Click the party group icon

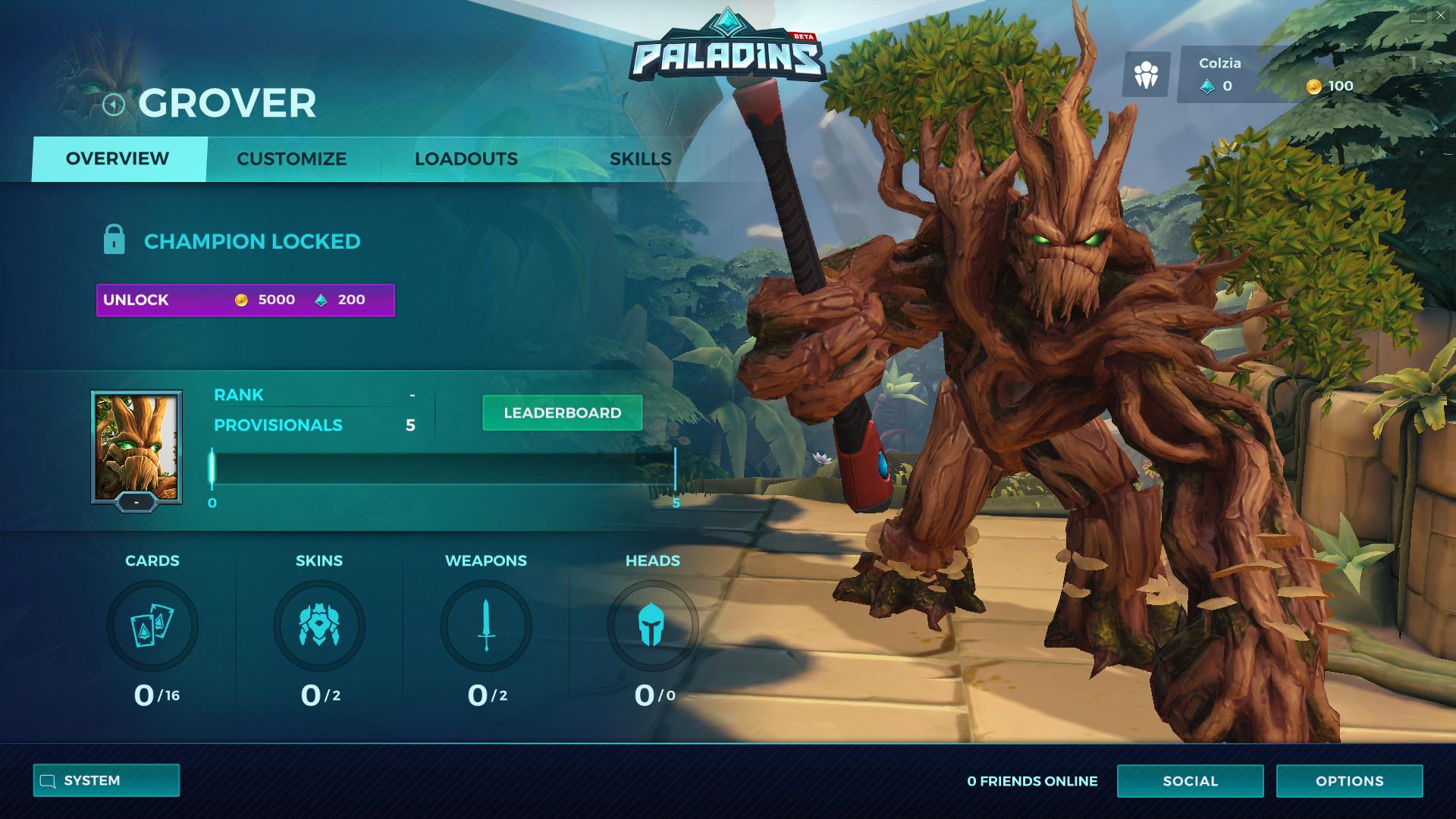[x=1146, y=74]
